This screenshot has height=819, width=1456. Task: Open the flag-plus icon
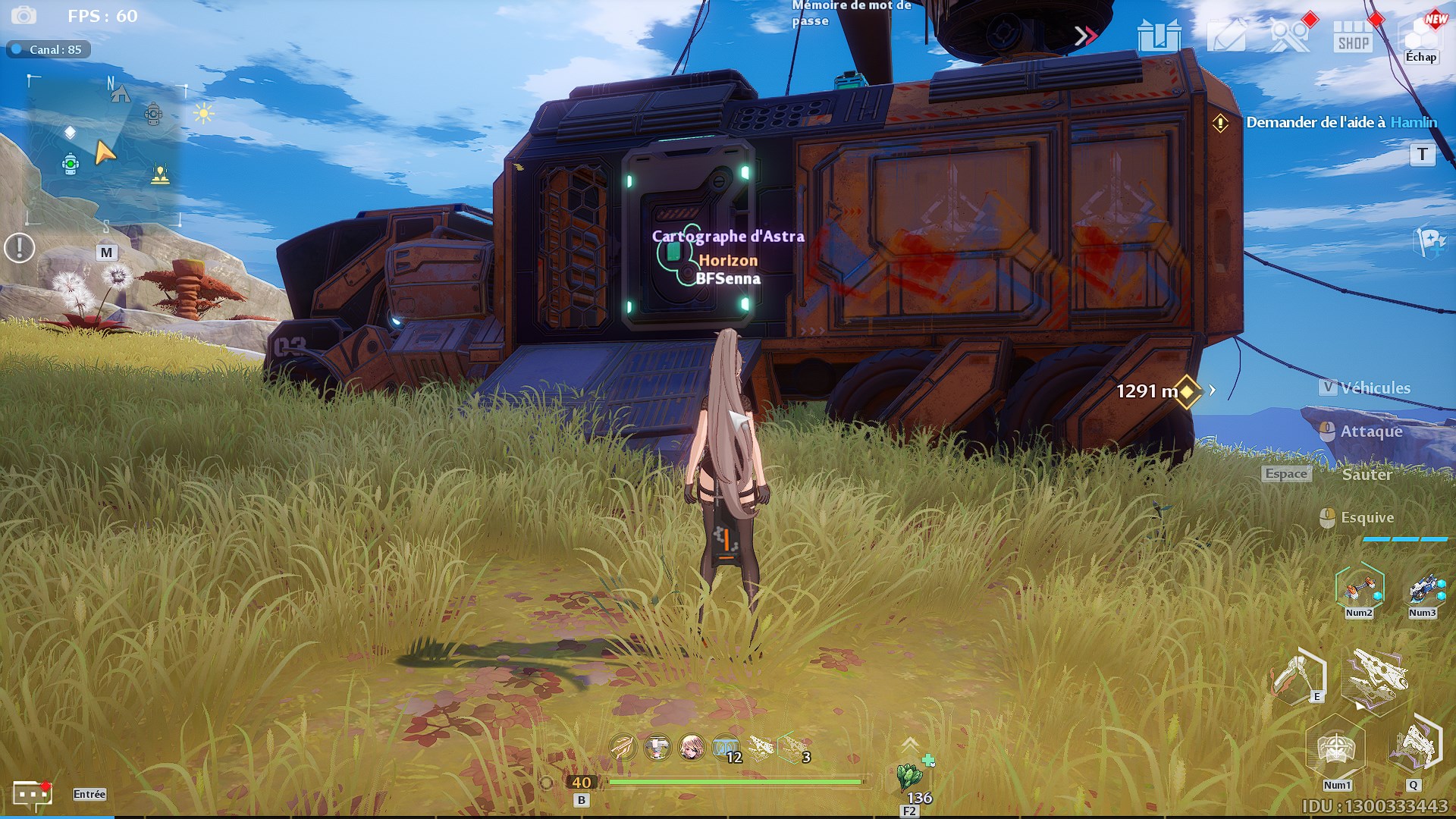point(1430,243)
